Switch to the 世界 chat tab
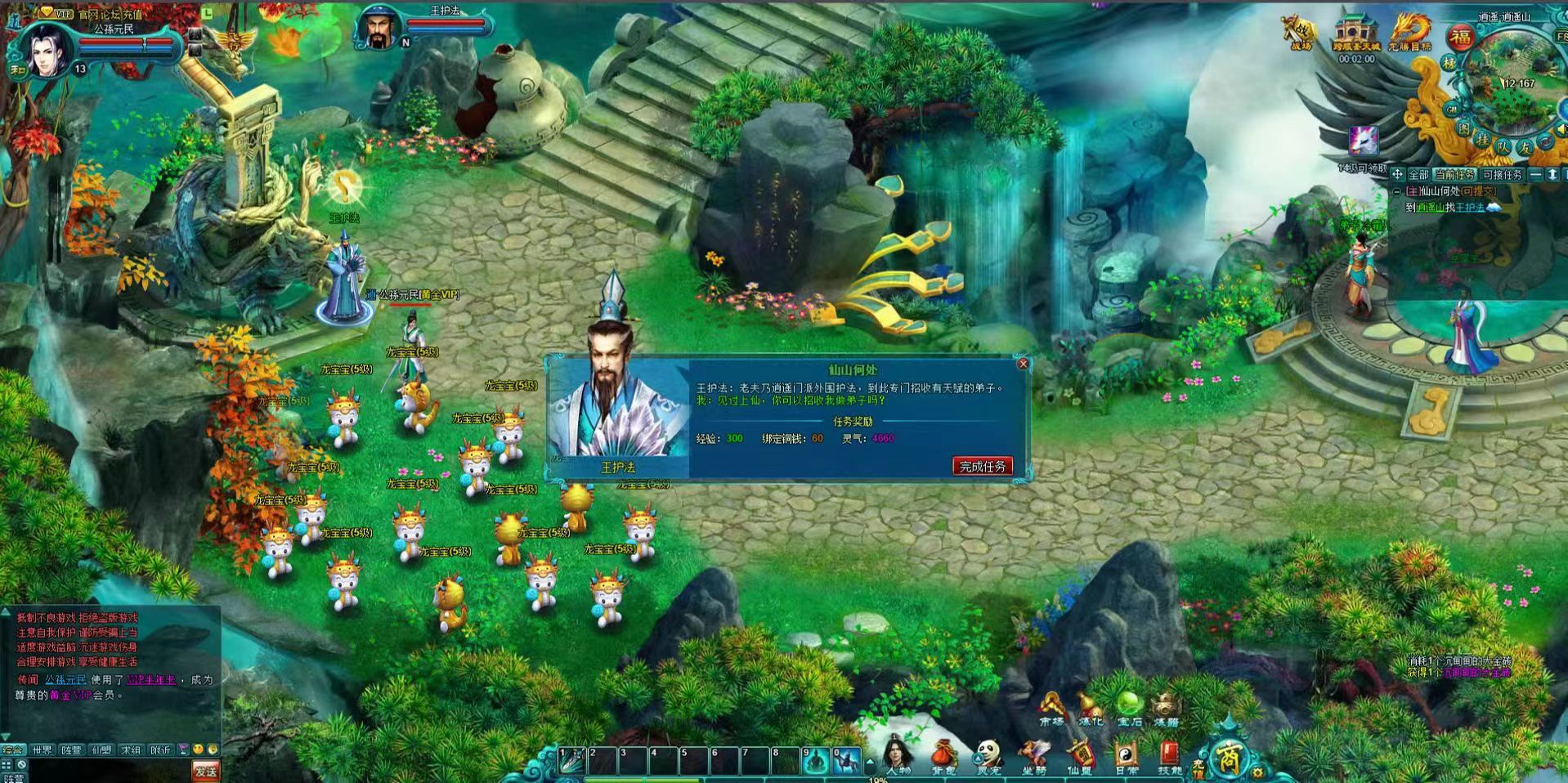This screenshot has width=1568, height=783. [x=42, y=749]
